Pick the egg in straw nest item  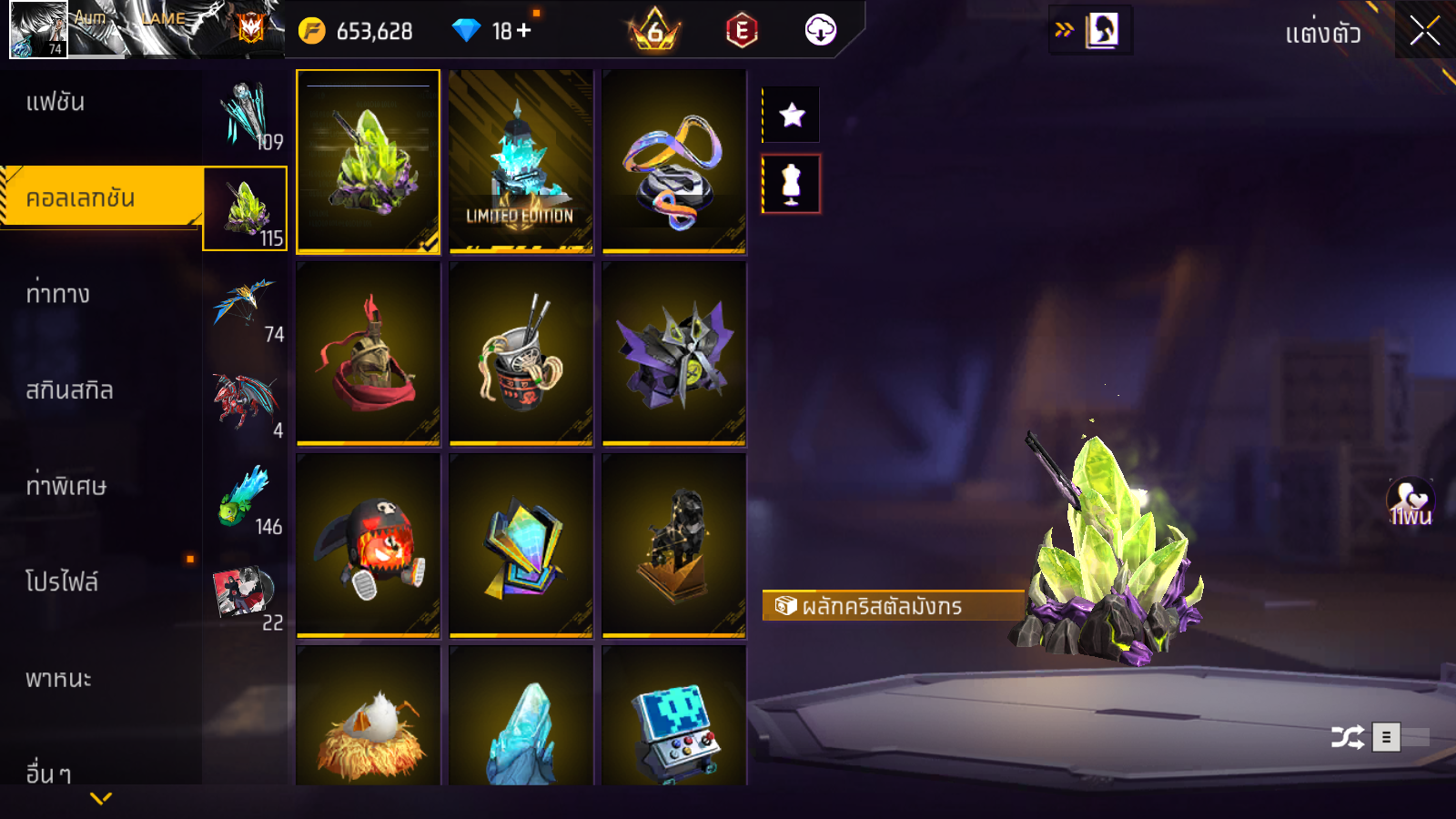pyautogui.click(x=369, y=719)
